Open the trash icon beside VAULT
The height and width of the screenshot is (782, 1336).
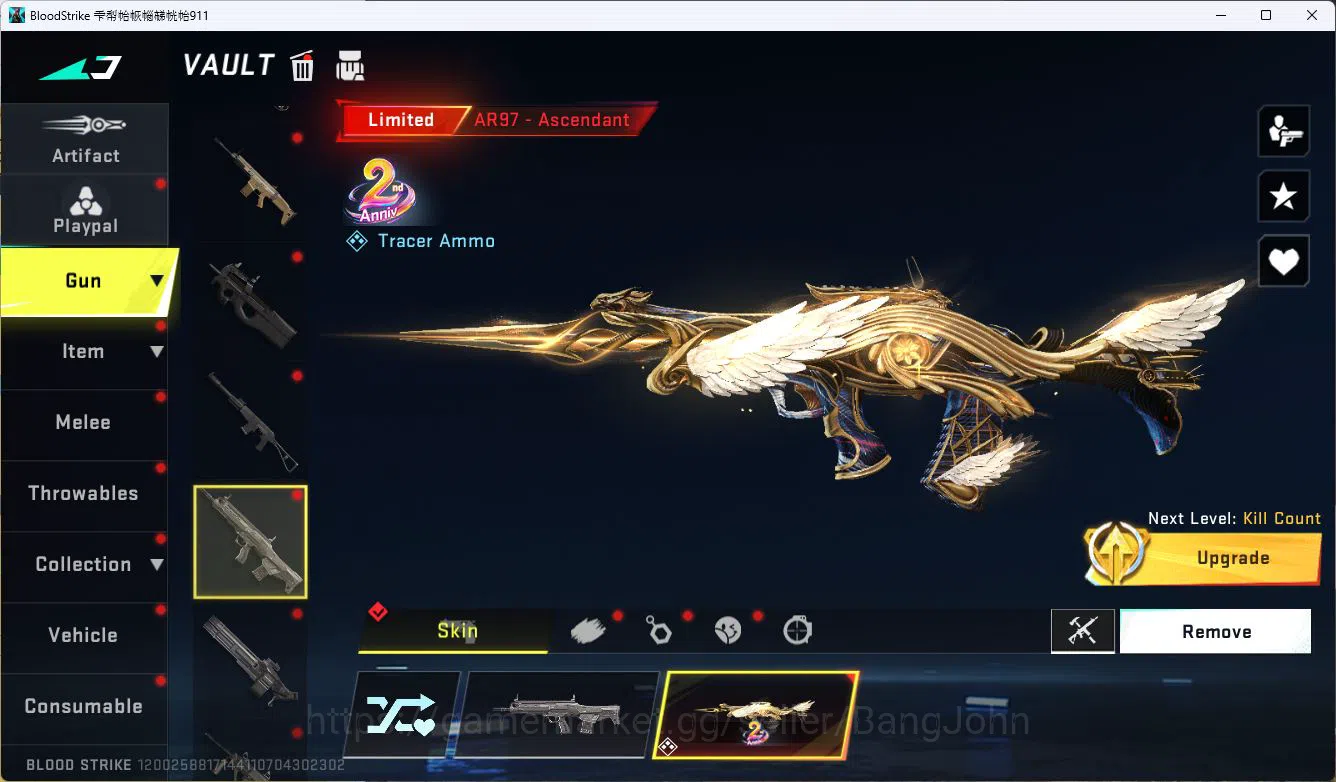(x=302, y=64)
